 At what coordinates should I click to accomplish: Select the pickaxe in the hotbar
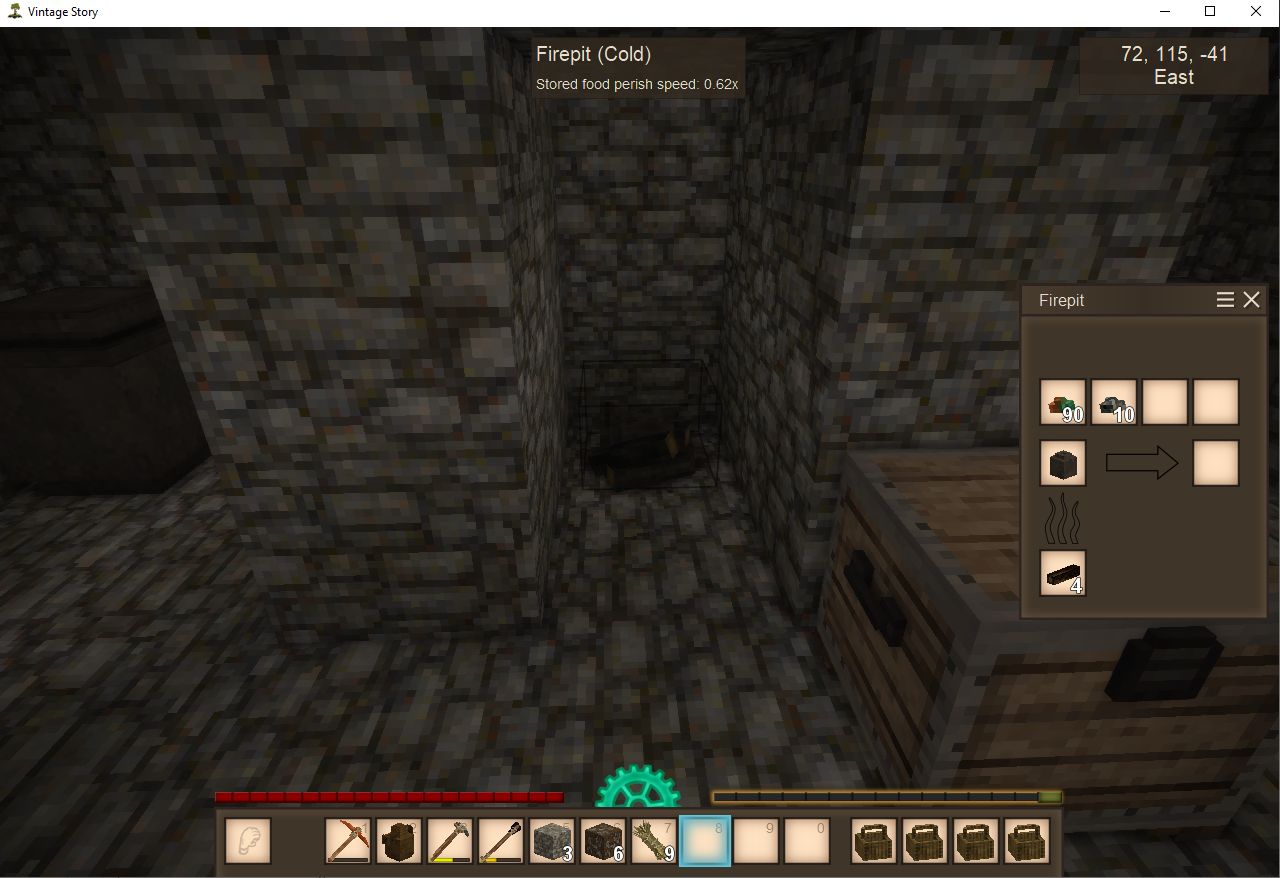[x=348, y=841]
